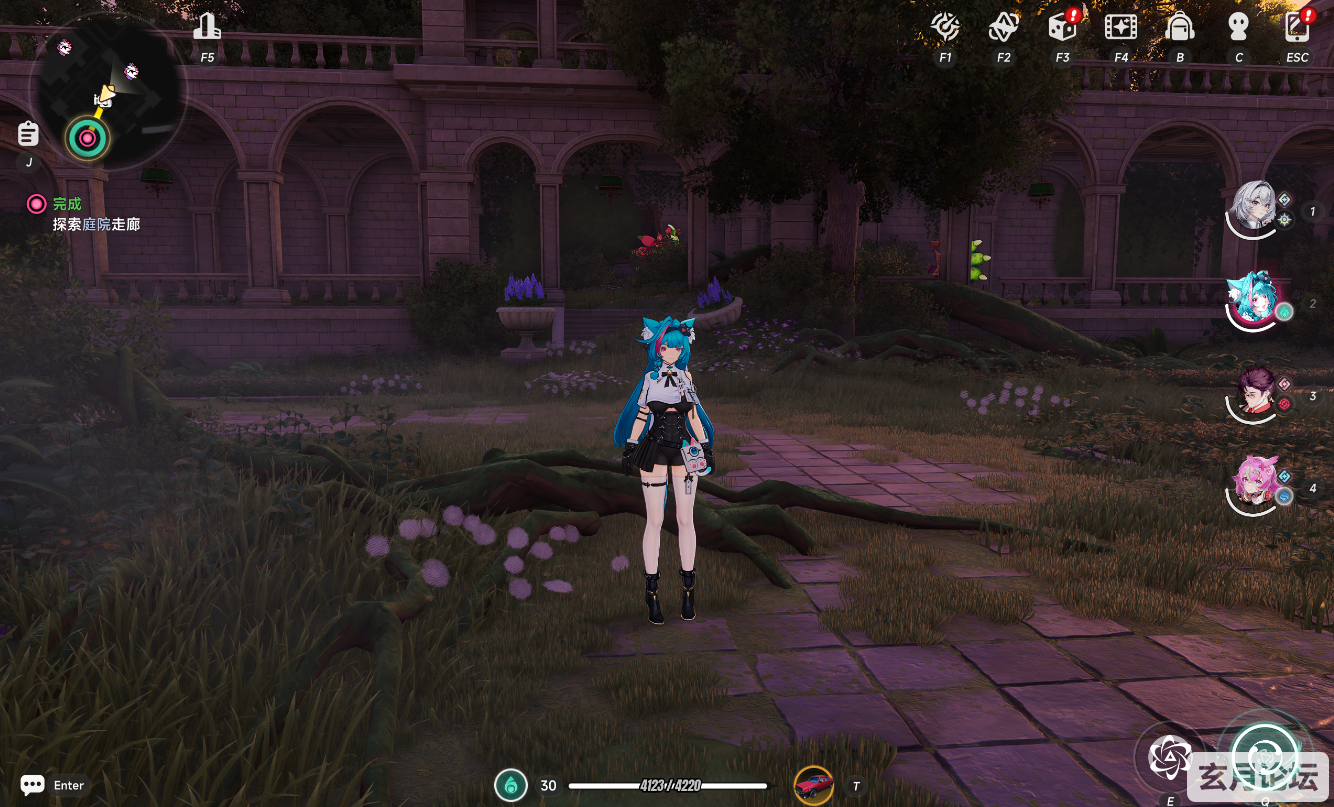The height and width of the screenshot is (807, 1334).
Task: Summon the red car vehicle icon
Action: (x=813, y=786)
